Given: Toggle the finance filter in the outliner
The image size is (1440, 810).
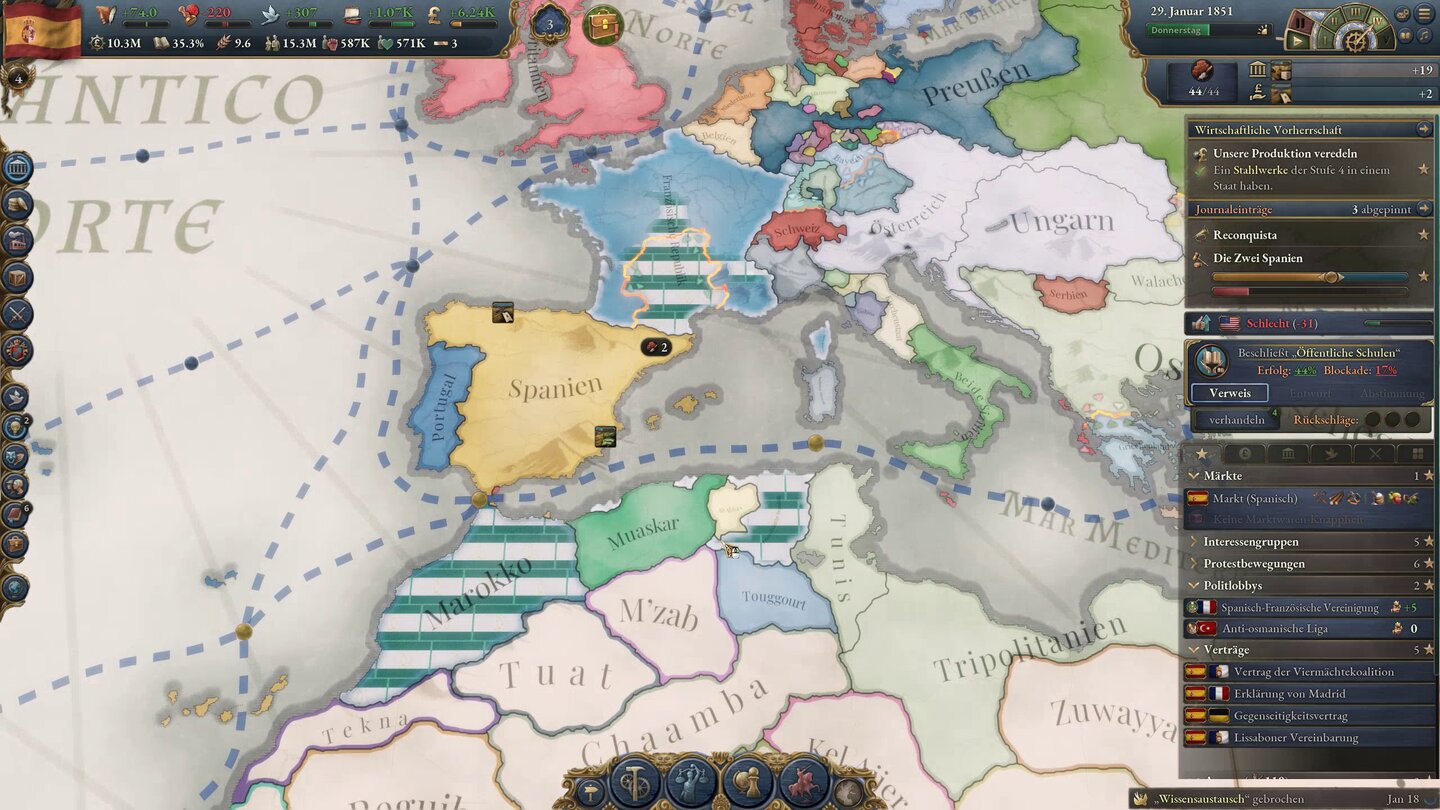Looking at the screenshot, I should tap(1243, 455).
